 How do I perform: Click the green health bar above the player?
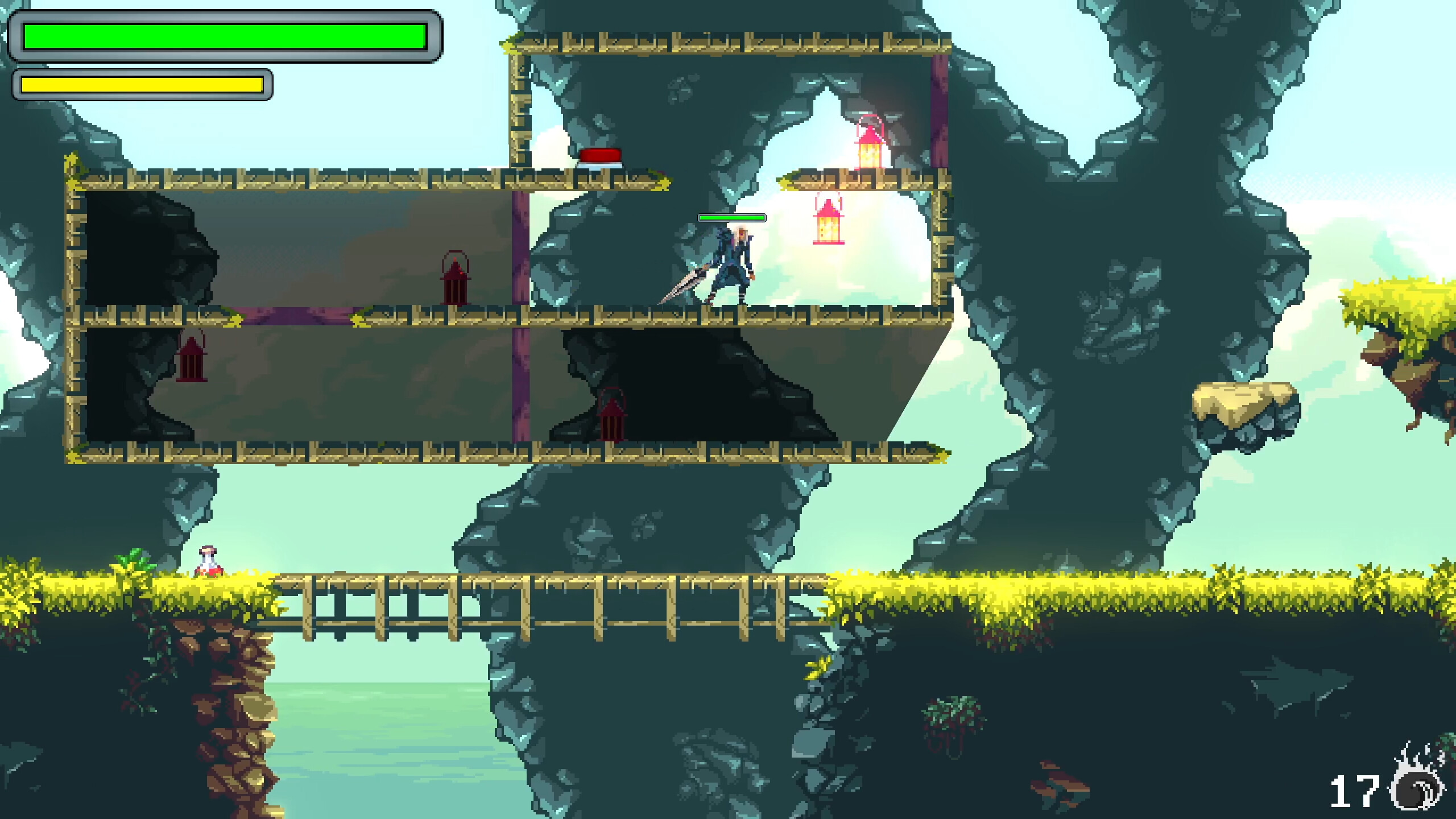click(731, 217)
